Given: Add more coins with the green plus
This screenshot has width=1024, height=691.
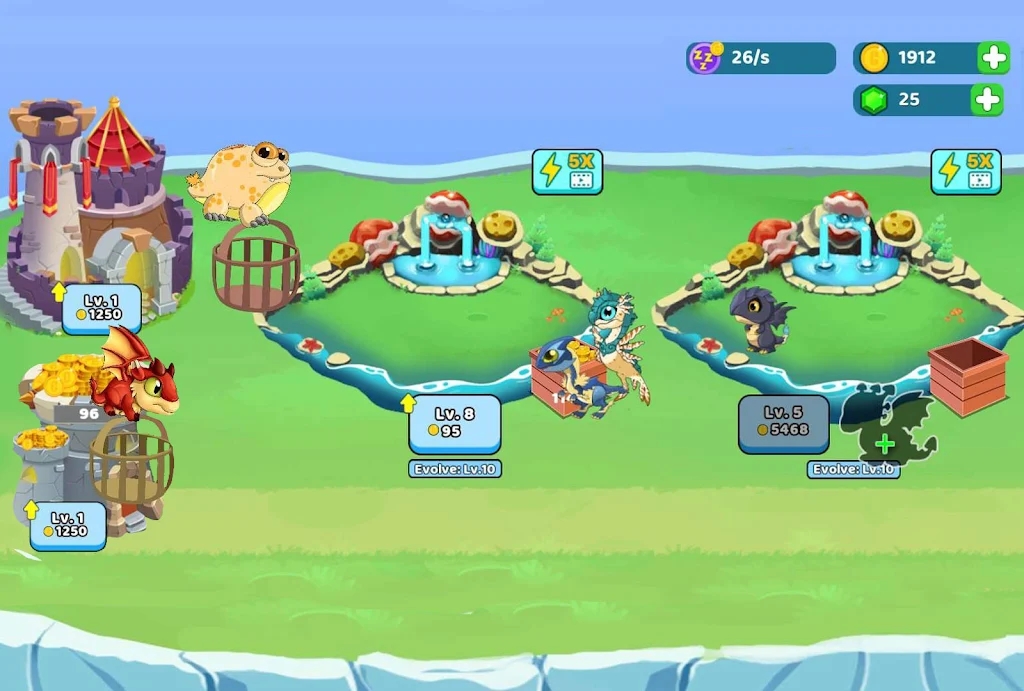Looking at the screenshot, I should click(x=993, y=58).
